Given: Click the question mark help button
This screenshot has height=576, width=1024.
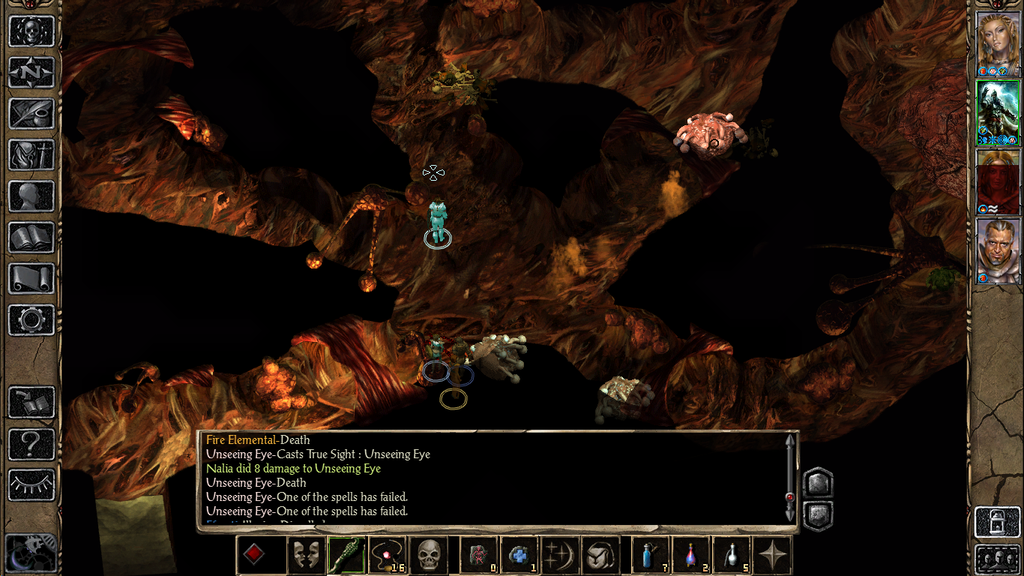Looking at the screenshot, I should coord(31,443).
